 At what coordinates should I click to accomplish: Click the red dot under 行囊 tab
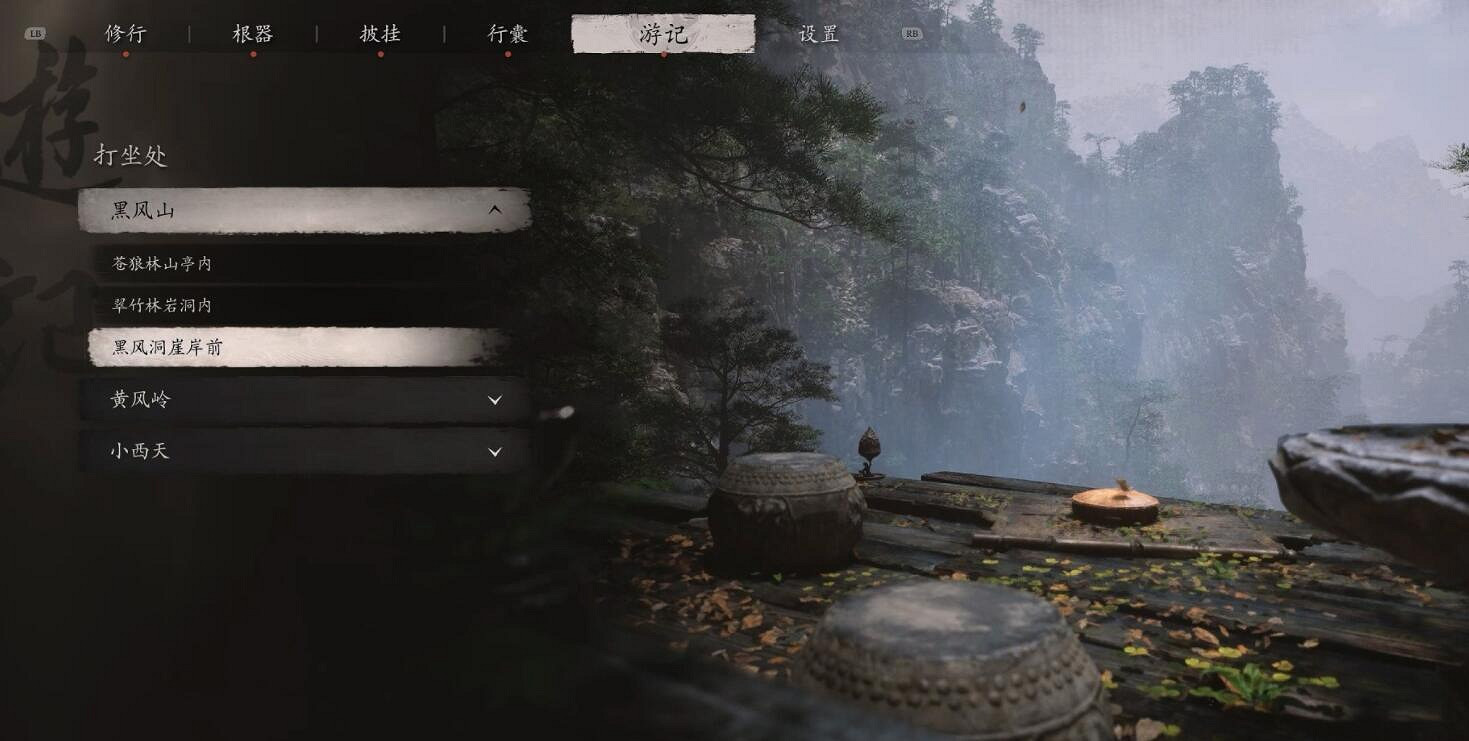[x=505, y=52]
